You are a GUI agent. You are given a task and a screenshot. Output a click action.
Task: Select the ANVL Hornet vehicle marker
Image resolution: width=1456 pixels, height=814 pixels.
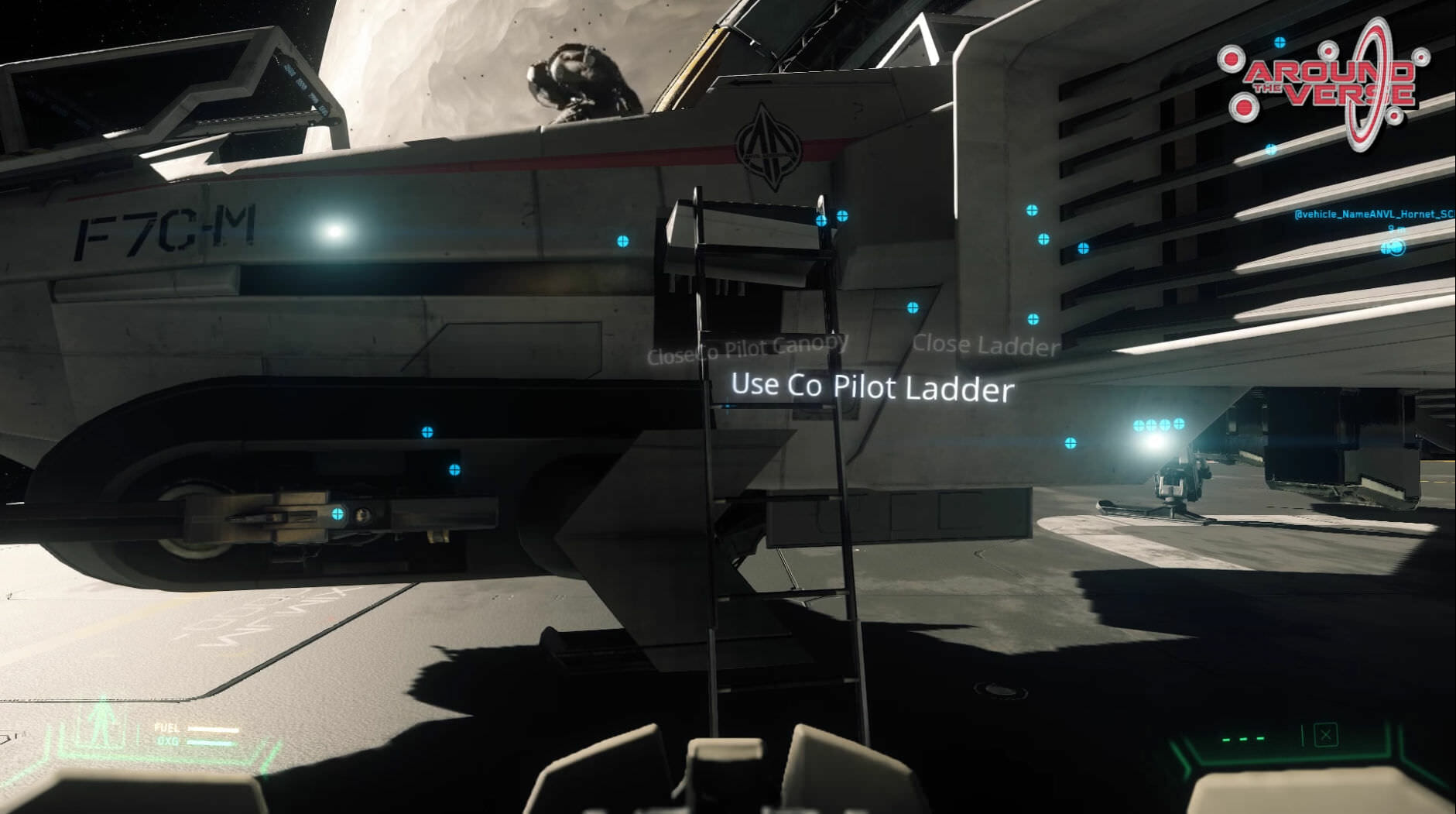tap(1393, 248)
